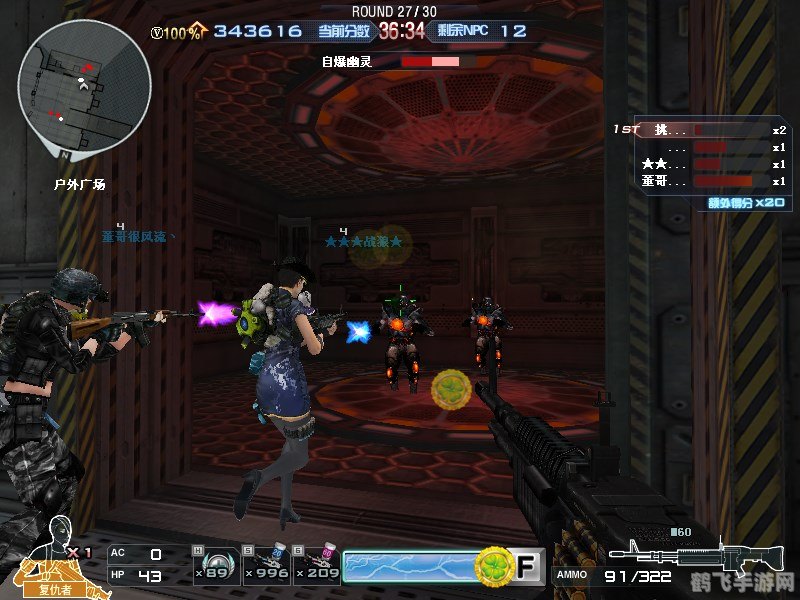The width and height of the screenshot is (800, 600).
Task: Click the four-leaf clover coin icon
Action: [x=492, y=567]
